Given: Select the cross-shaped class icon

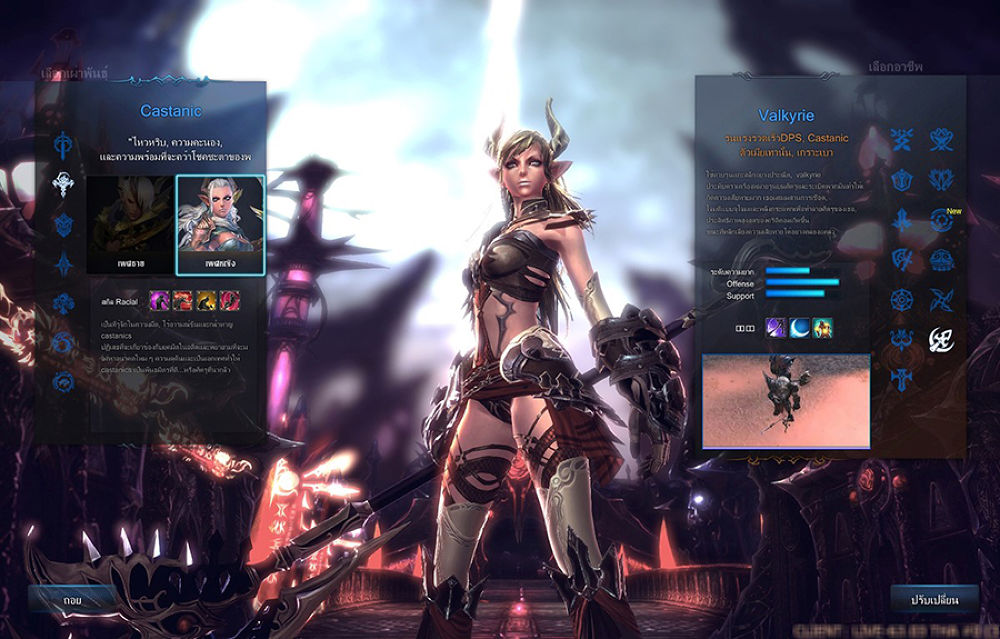Looking at the screenshot, I should [x=903, y=378].
